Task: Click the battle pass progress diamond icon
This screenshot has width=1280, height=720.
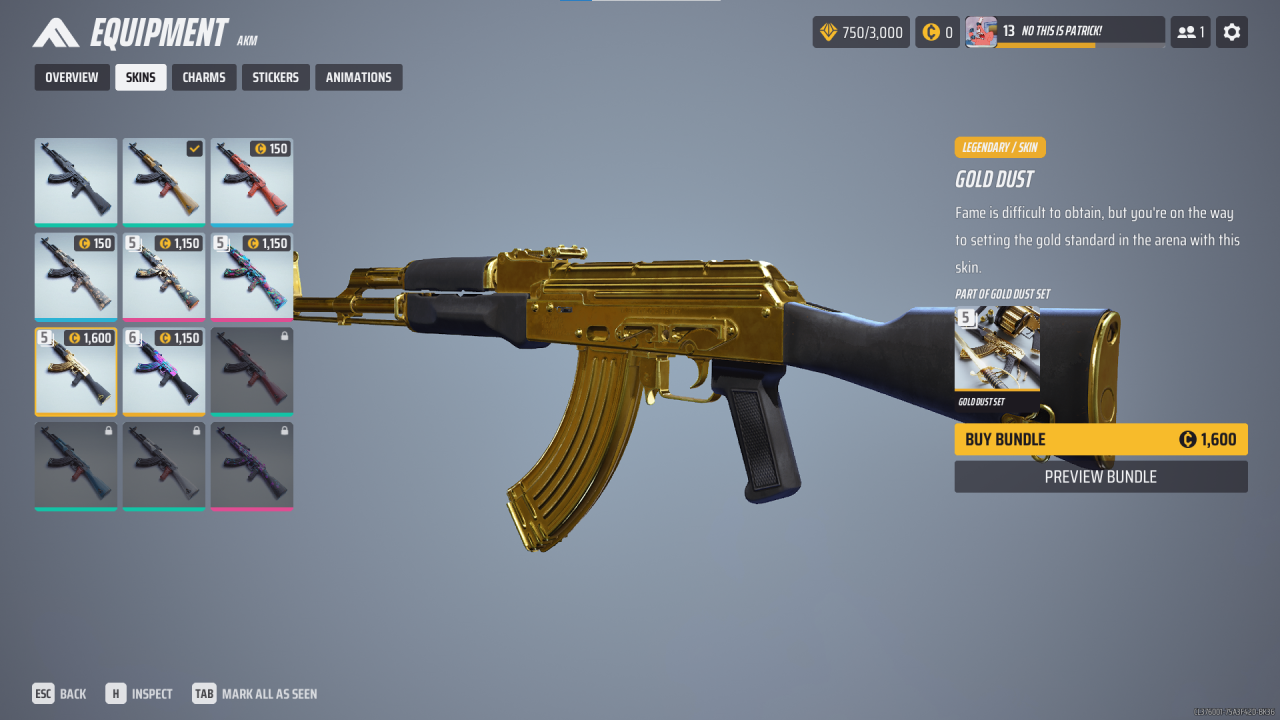Action: click(x=827, y=32)
